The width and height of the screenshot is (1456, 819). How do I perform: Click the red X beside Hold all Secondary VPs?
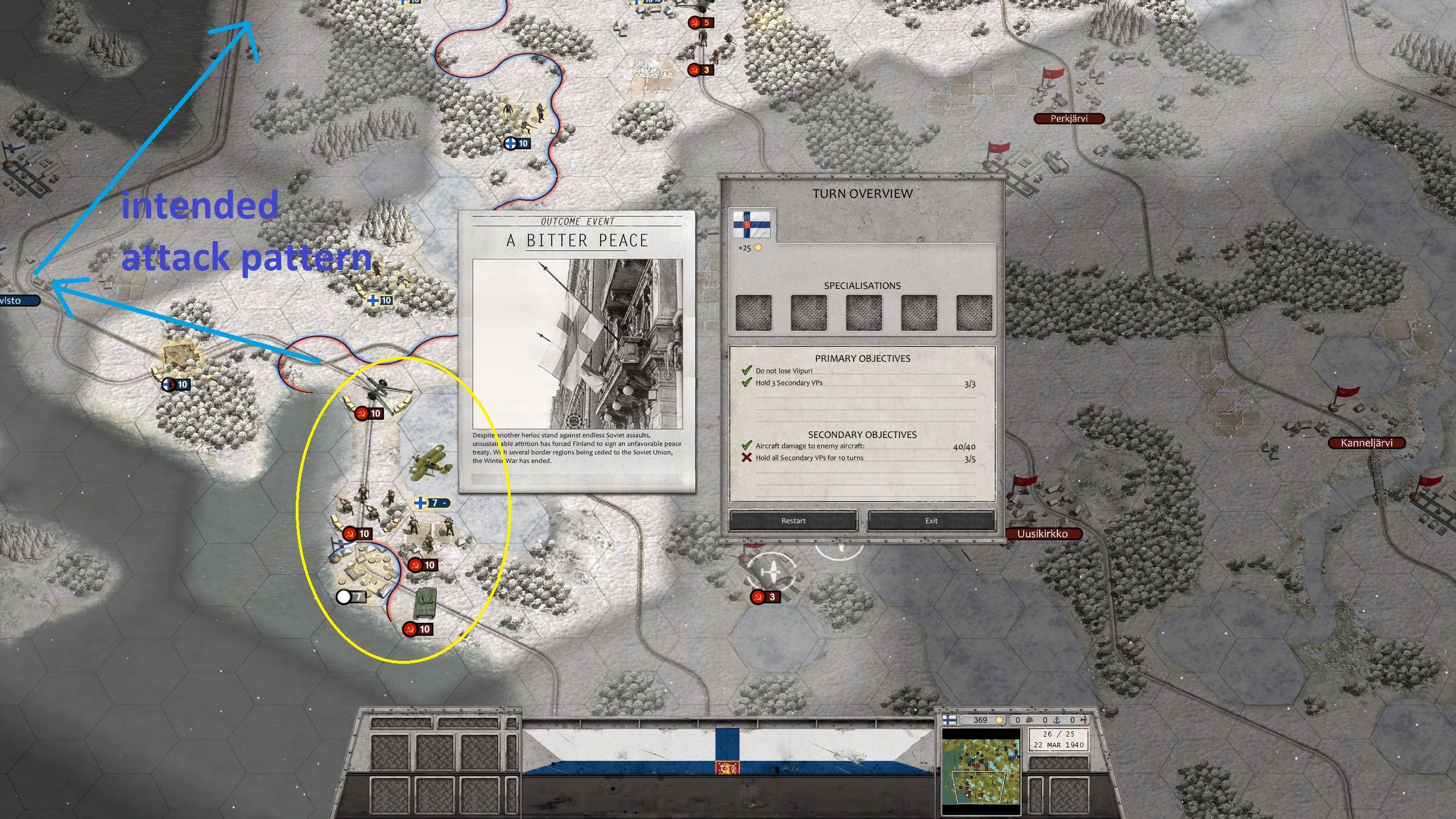(747, 458)
